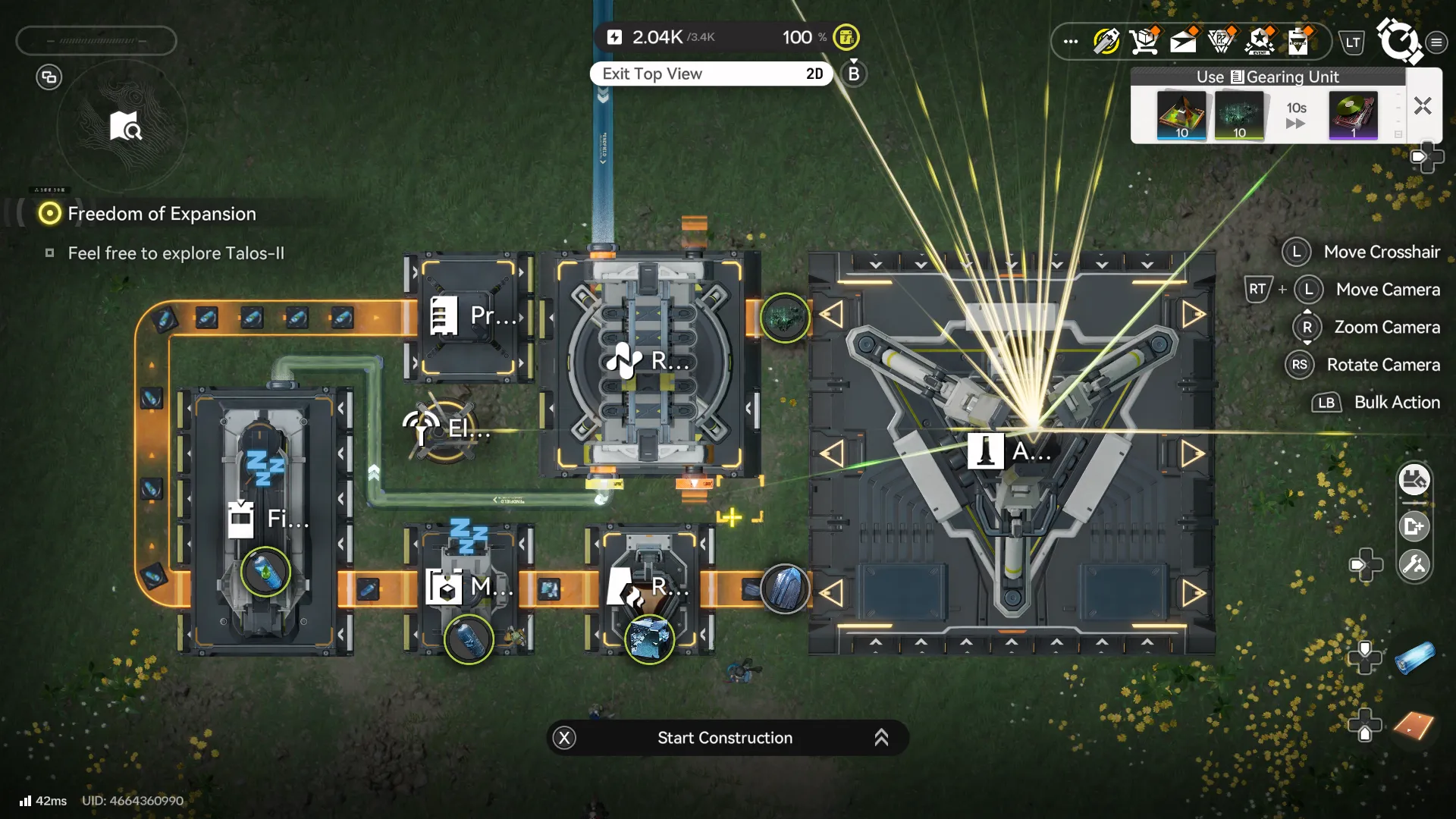Open the mail envelope icon
1456x819 pixels.
(x=1183, y=41)
